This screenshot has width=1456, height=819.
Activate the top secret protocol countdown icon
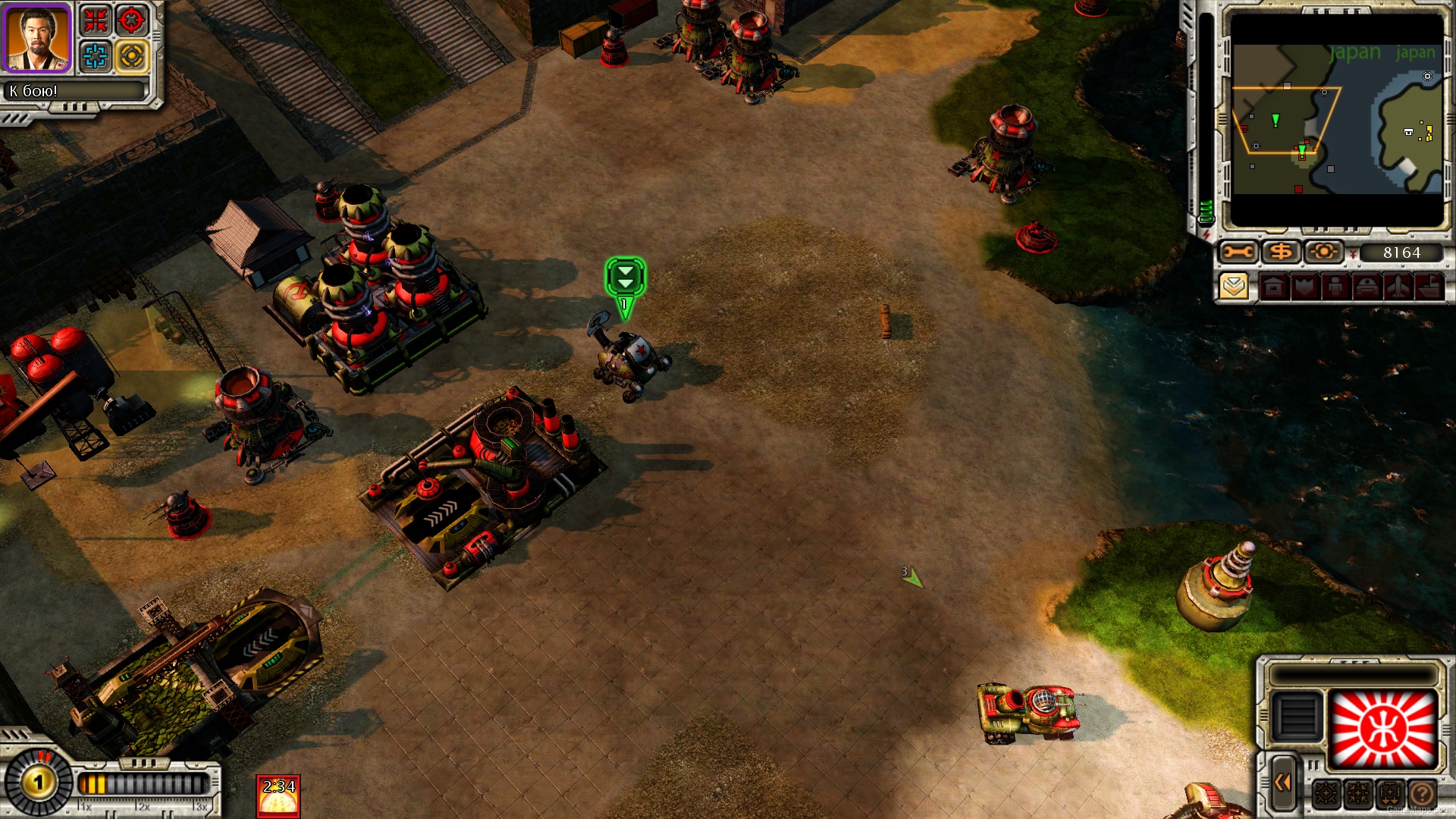pos(278,796)
